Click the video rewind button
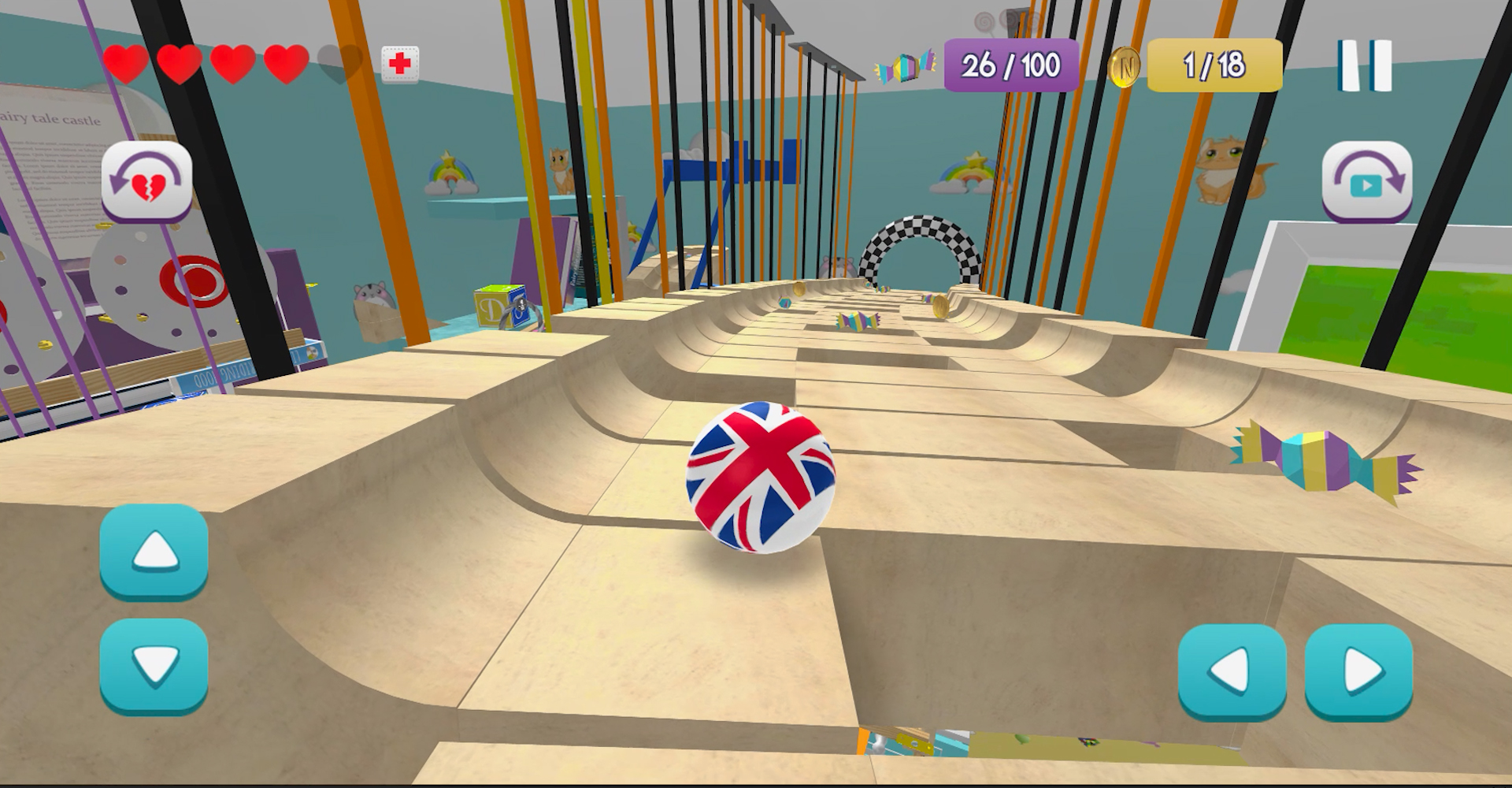This screenshot has width=1512, height=788. click(x=1366, y=180)
